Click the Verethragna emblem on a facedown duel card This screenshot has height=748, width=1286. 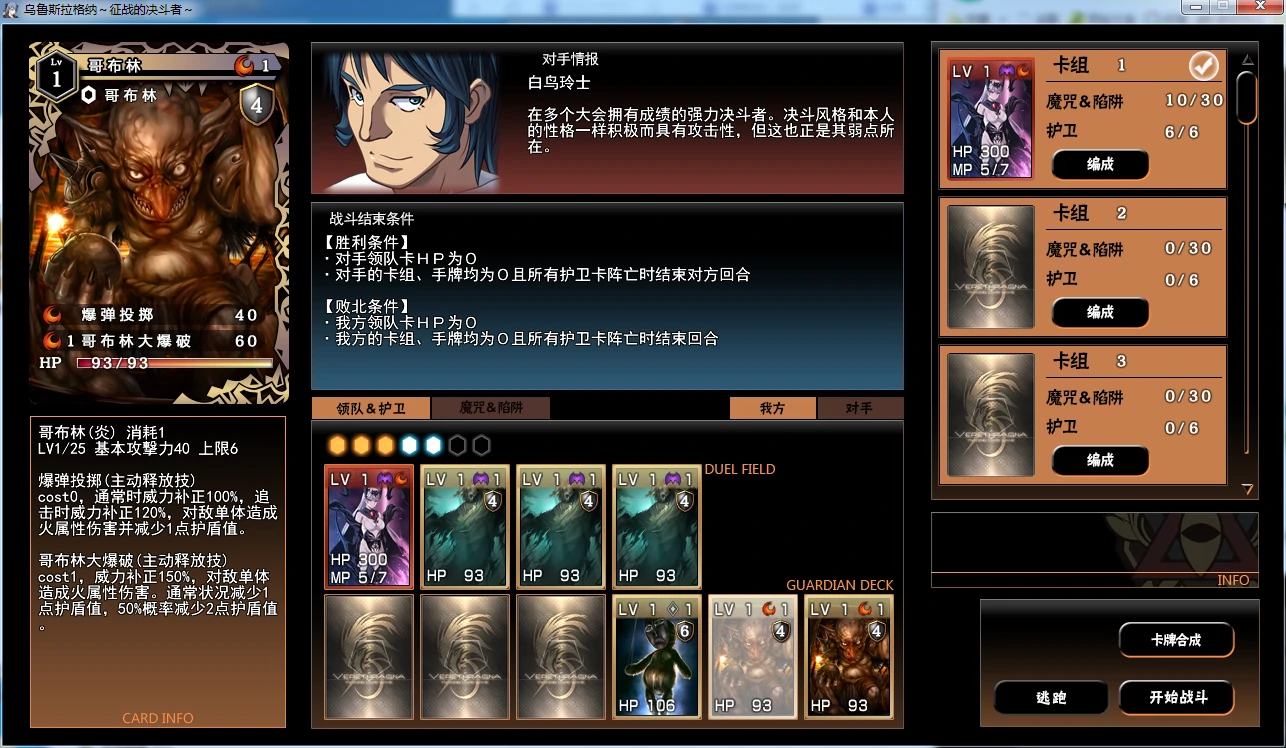click(368, 657)
